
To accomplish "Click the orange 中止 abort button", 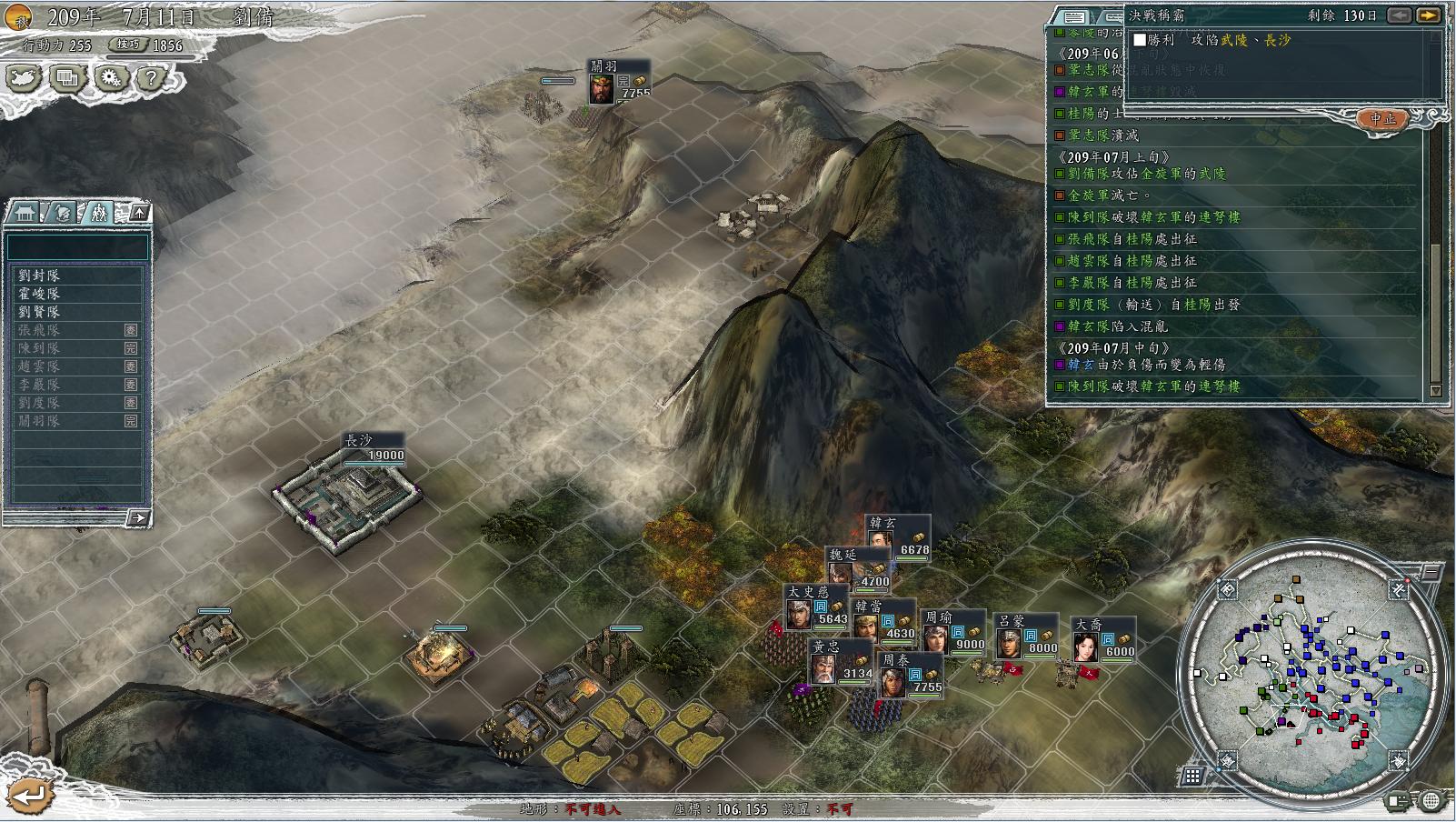I will click(x=1382, y=119).
